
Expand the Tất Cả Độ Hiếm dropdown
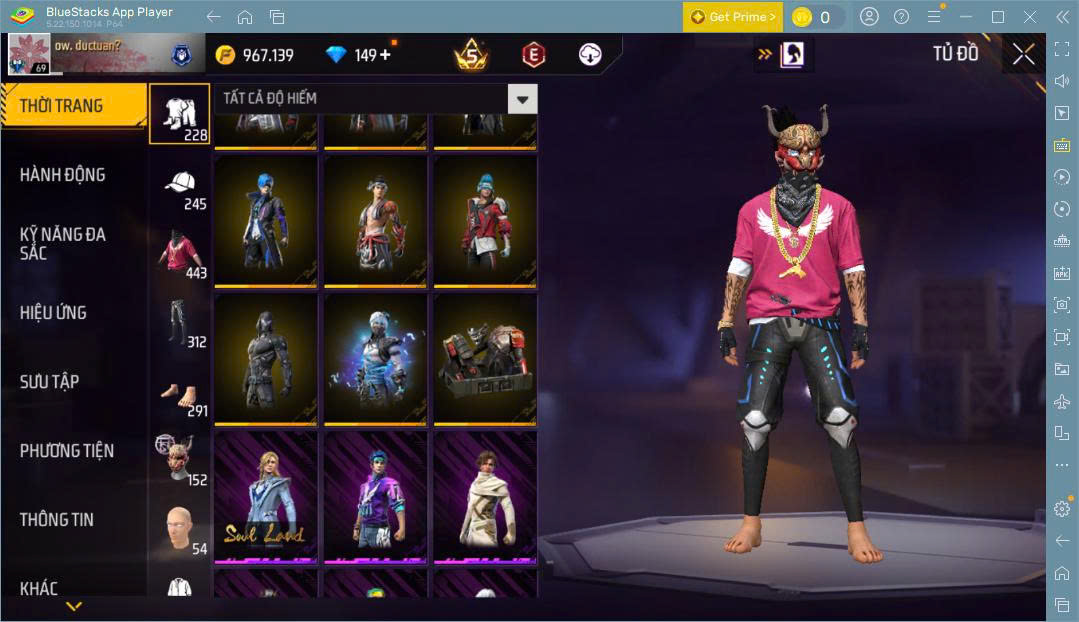tap(521, 98)
